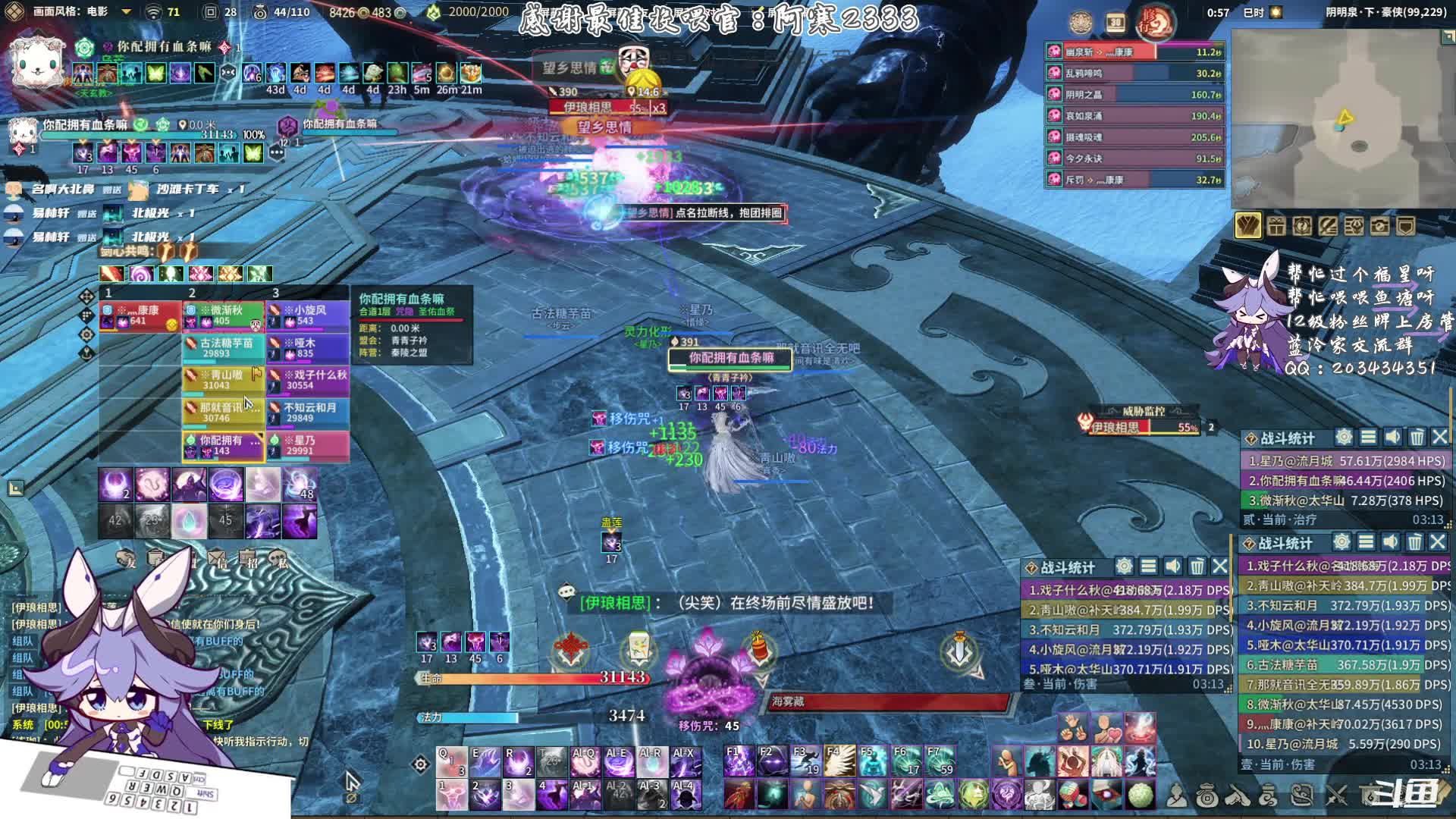Open the calendar icon showing 30
Viewport: 1456px width, 819px height.
point(1116,24)
